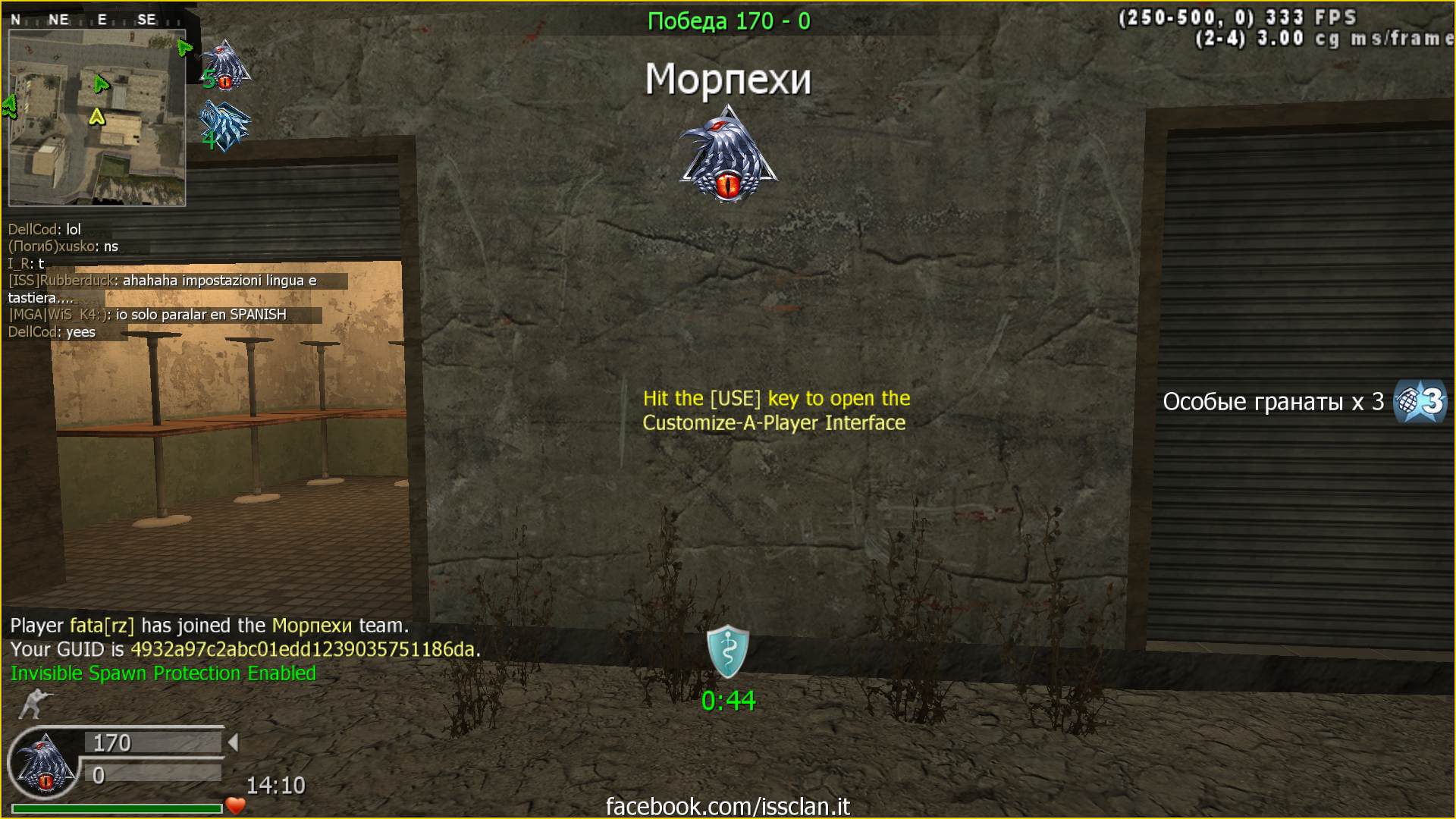This screenshot has height=819, width=1456.
Task: Click the red heart health icon
Action: [236, 805]
